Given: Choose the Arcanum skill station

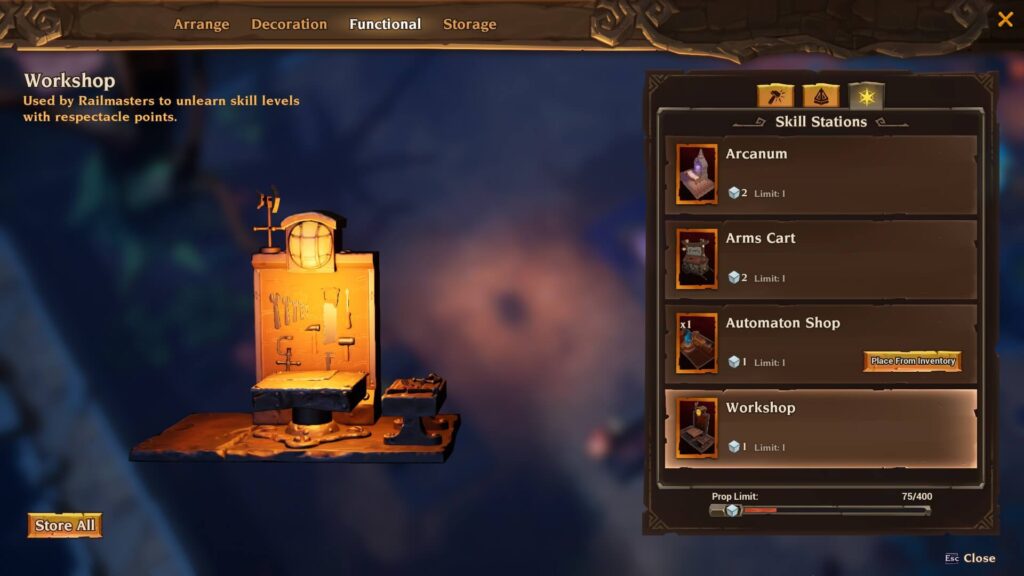Looking at the screenshot, I should click(820, 175).
